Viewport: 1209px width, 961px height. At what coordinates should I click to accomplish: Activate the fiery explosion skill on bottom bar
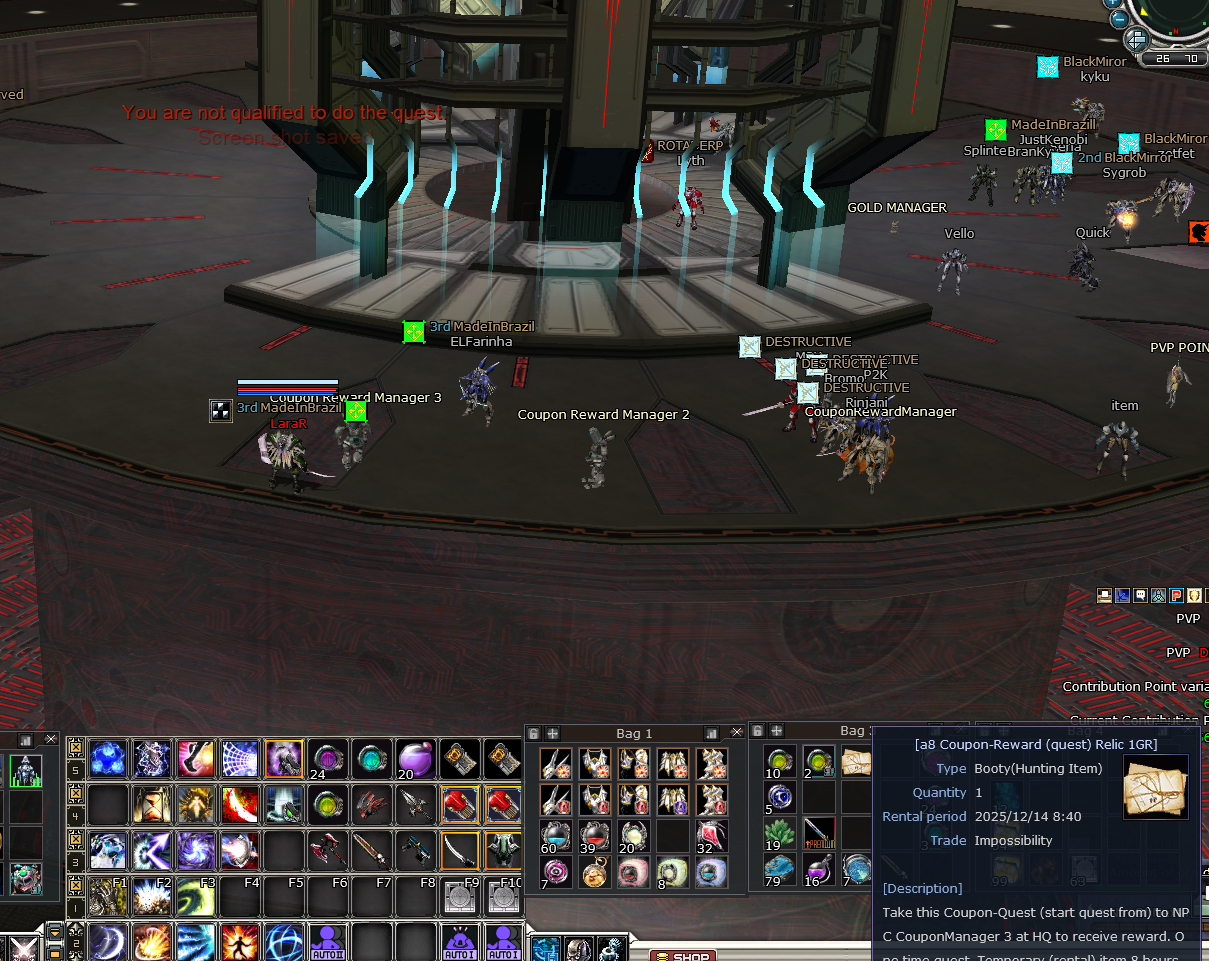point(151,942)
